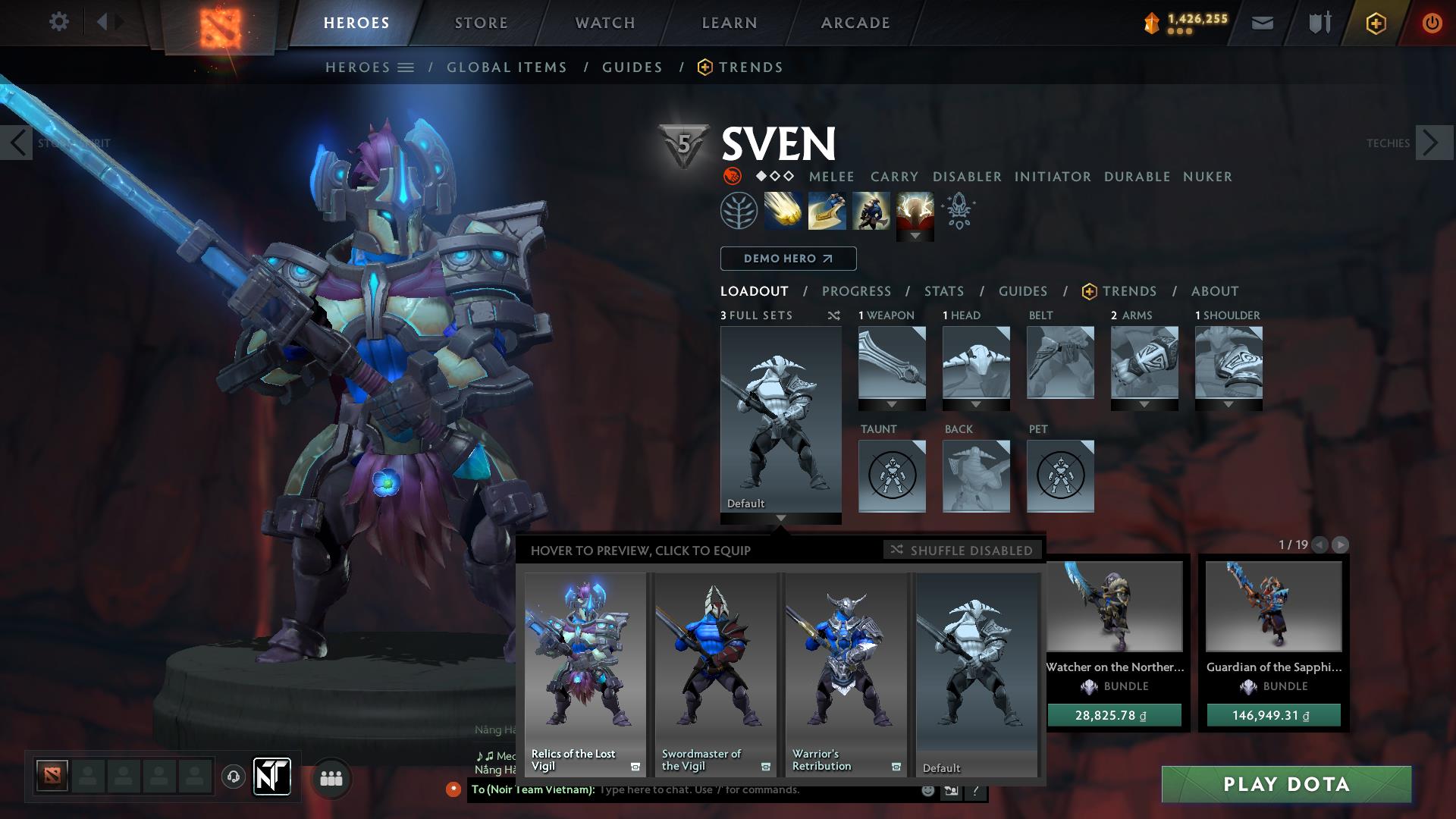Open Sven's talent tree icon
Viewport: 1456px width, 819px height.
[x=739, y=210]
